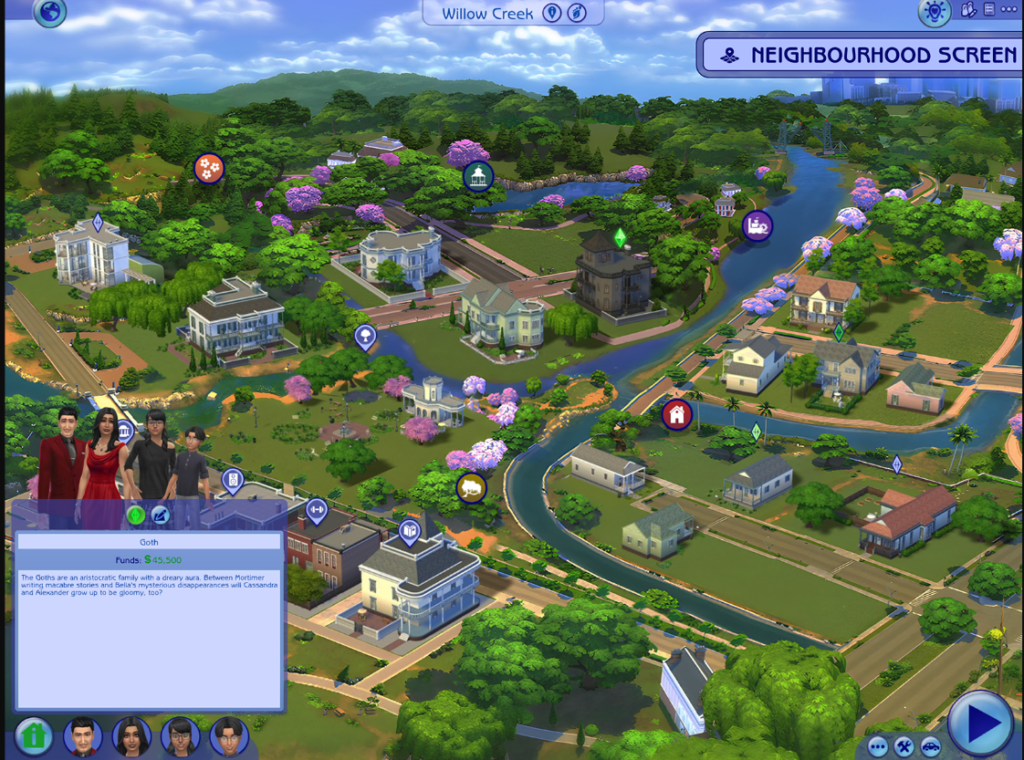Select Mortimer Goth's portrait
This screenshot has width=1024, height=760.
coord(83,737)
